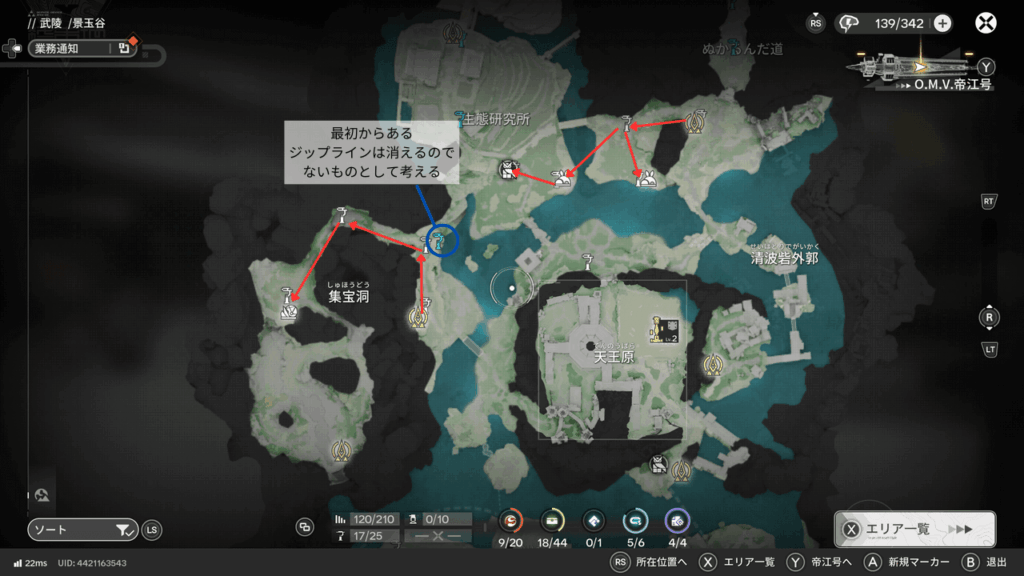
Task: Close the map with the X button
Action: pos(987,23)
